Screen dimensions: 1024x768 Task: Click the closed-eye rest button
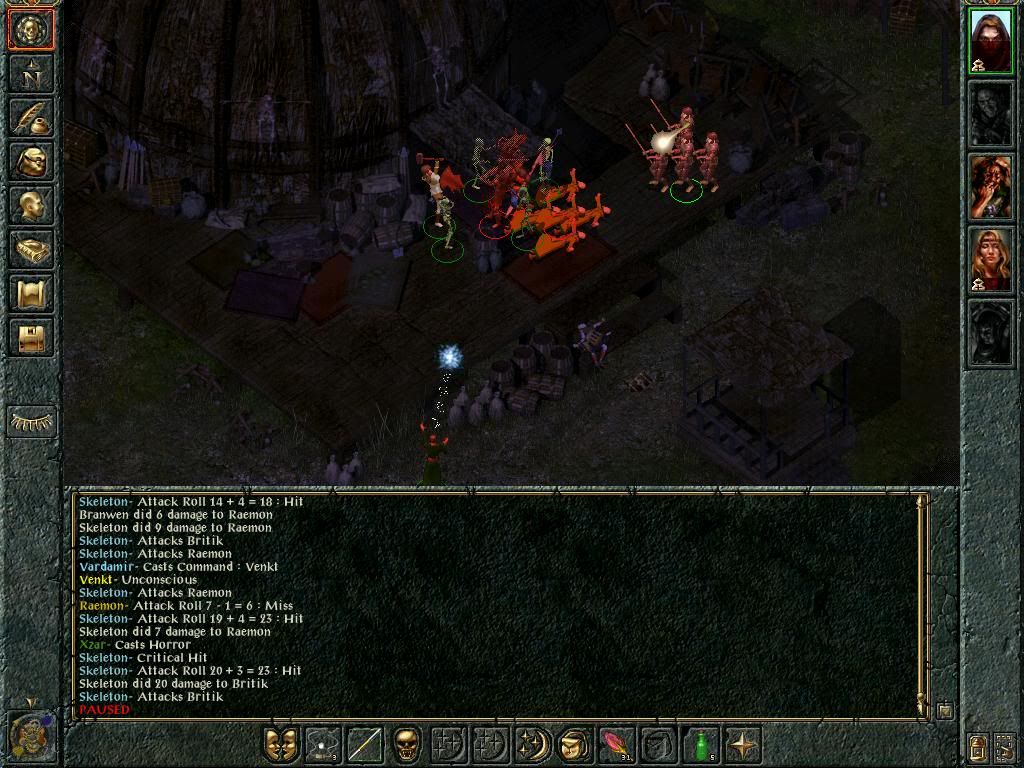tap(31, 422)
